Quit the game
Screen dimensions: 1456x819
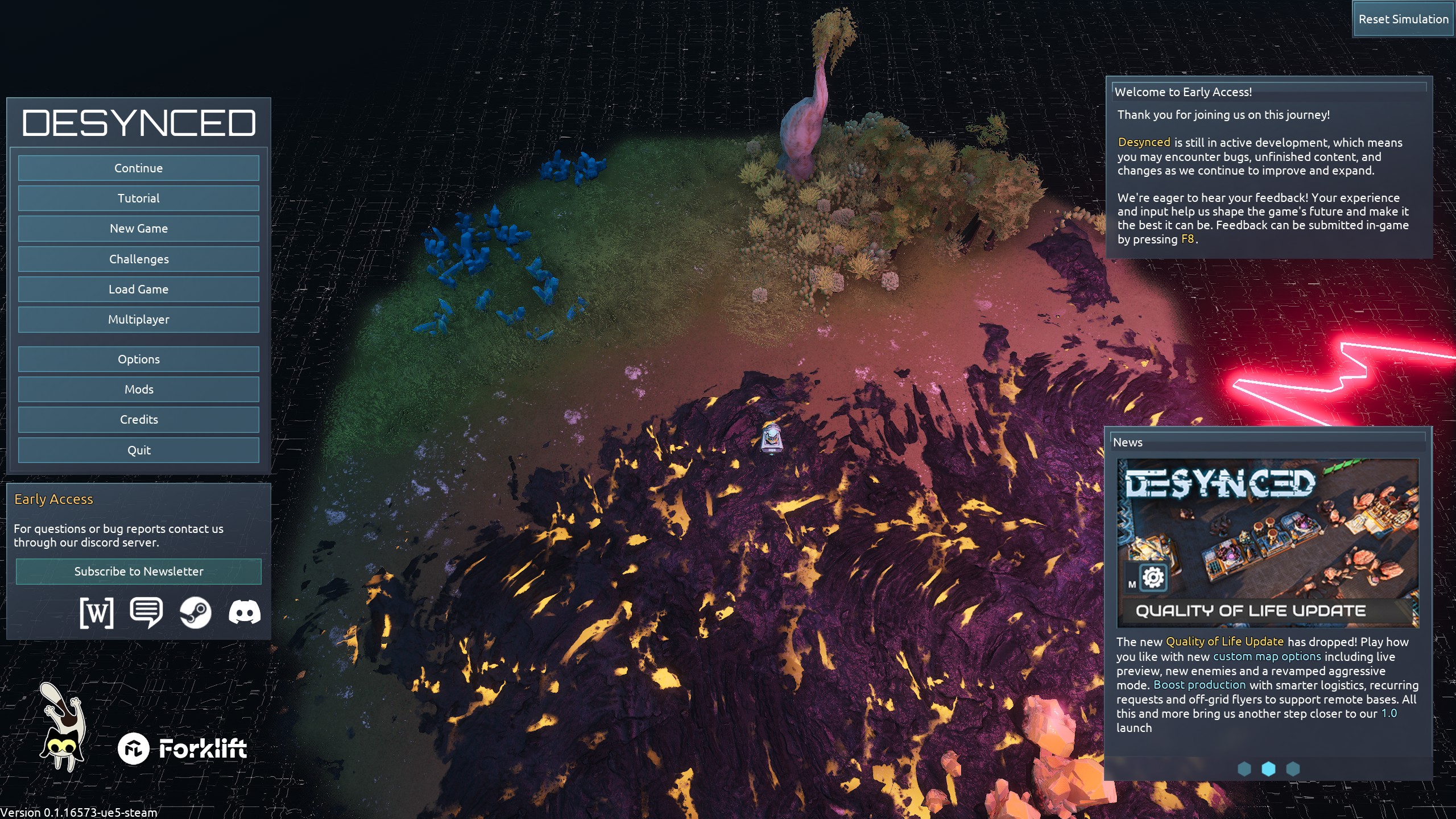[x=138, y=450]
